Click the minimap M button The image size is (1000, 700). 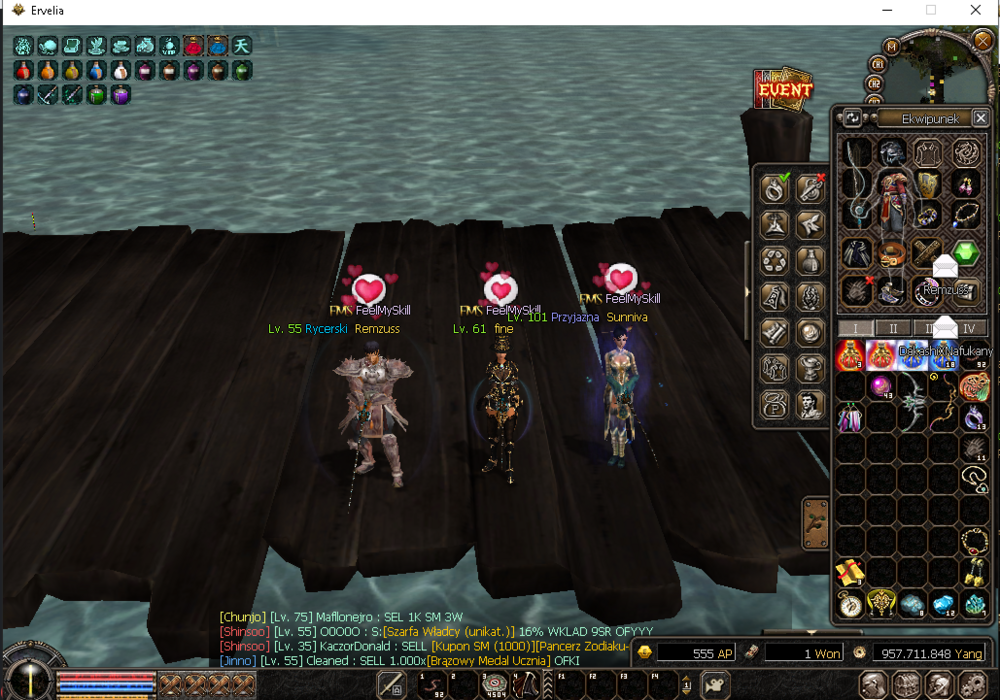(892, 46)
